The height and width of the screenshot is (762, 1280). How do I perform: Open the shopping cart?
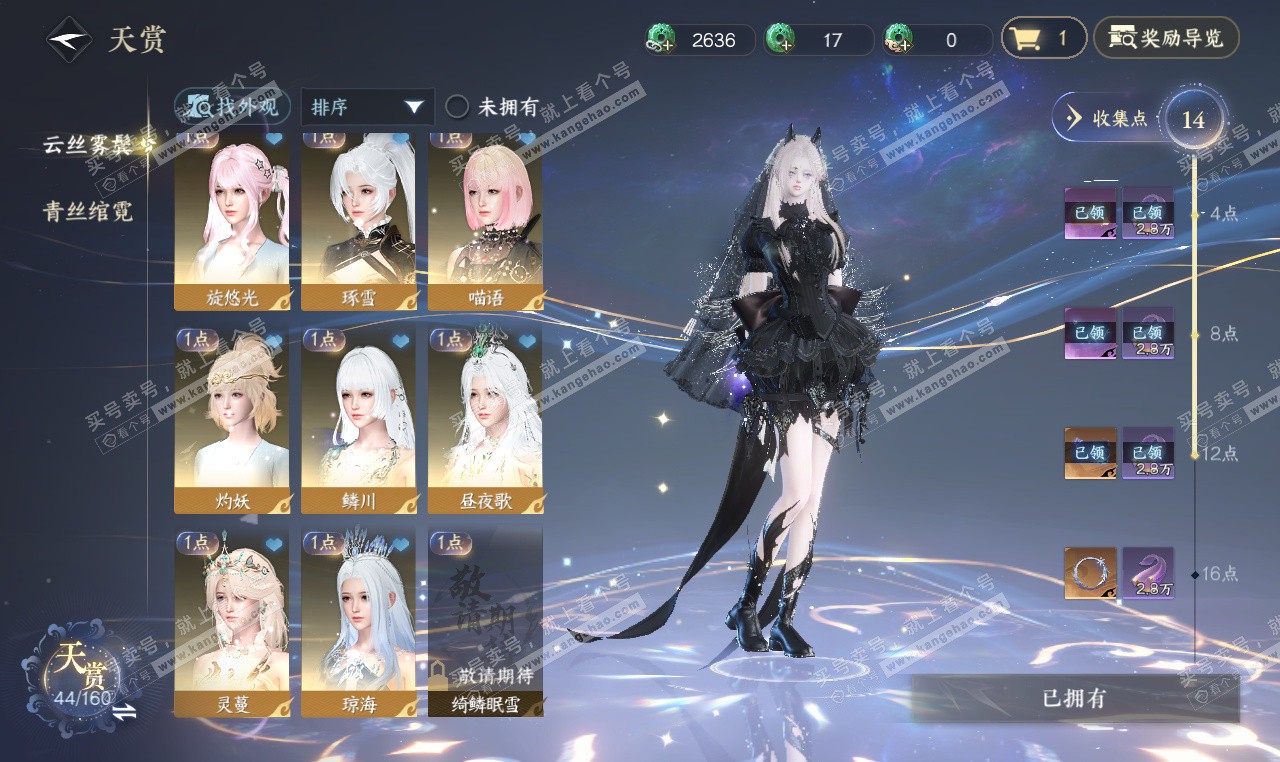click(1042, 39)
